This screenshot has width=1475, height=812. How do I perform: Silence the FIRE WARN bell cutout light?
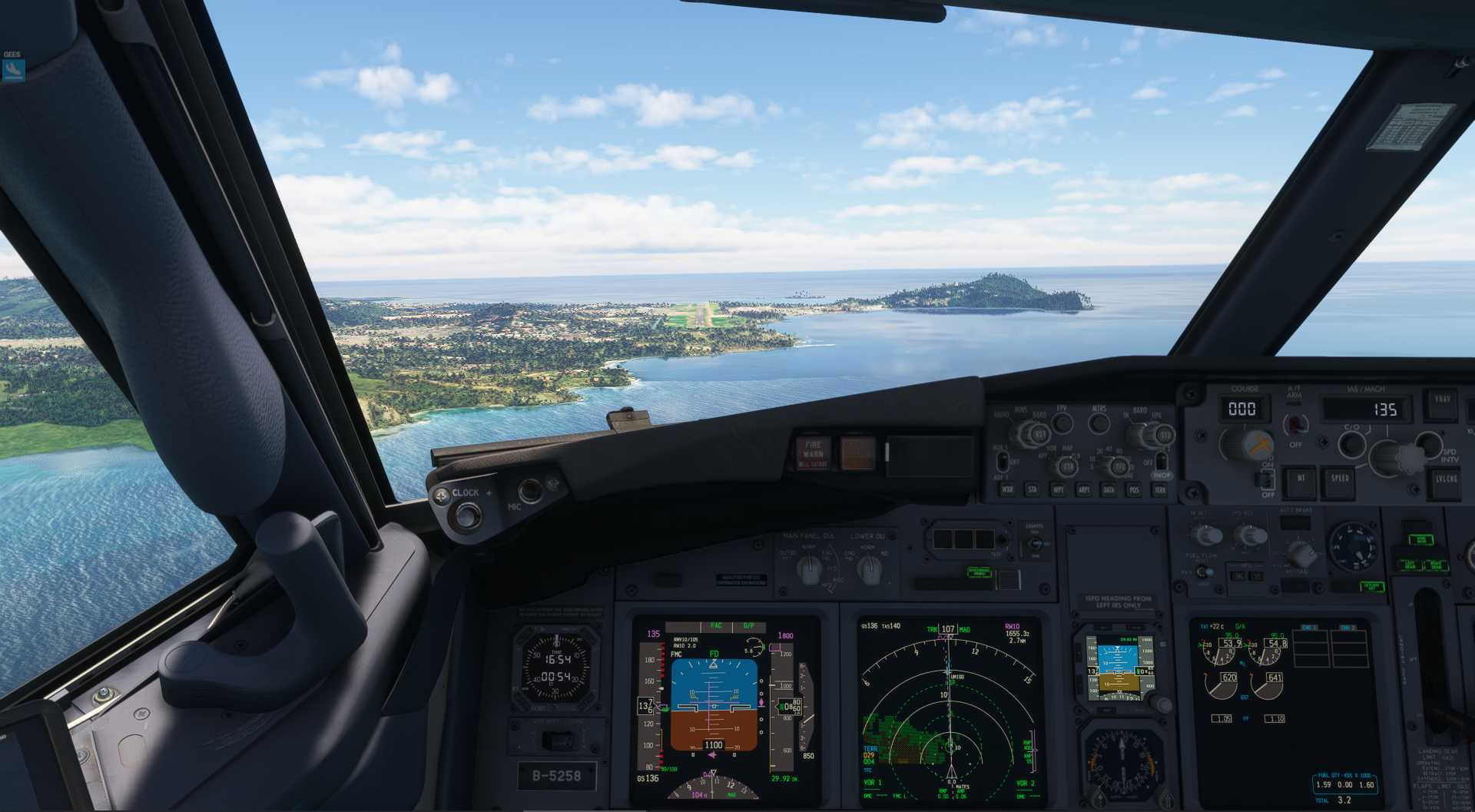click(813, 453)
